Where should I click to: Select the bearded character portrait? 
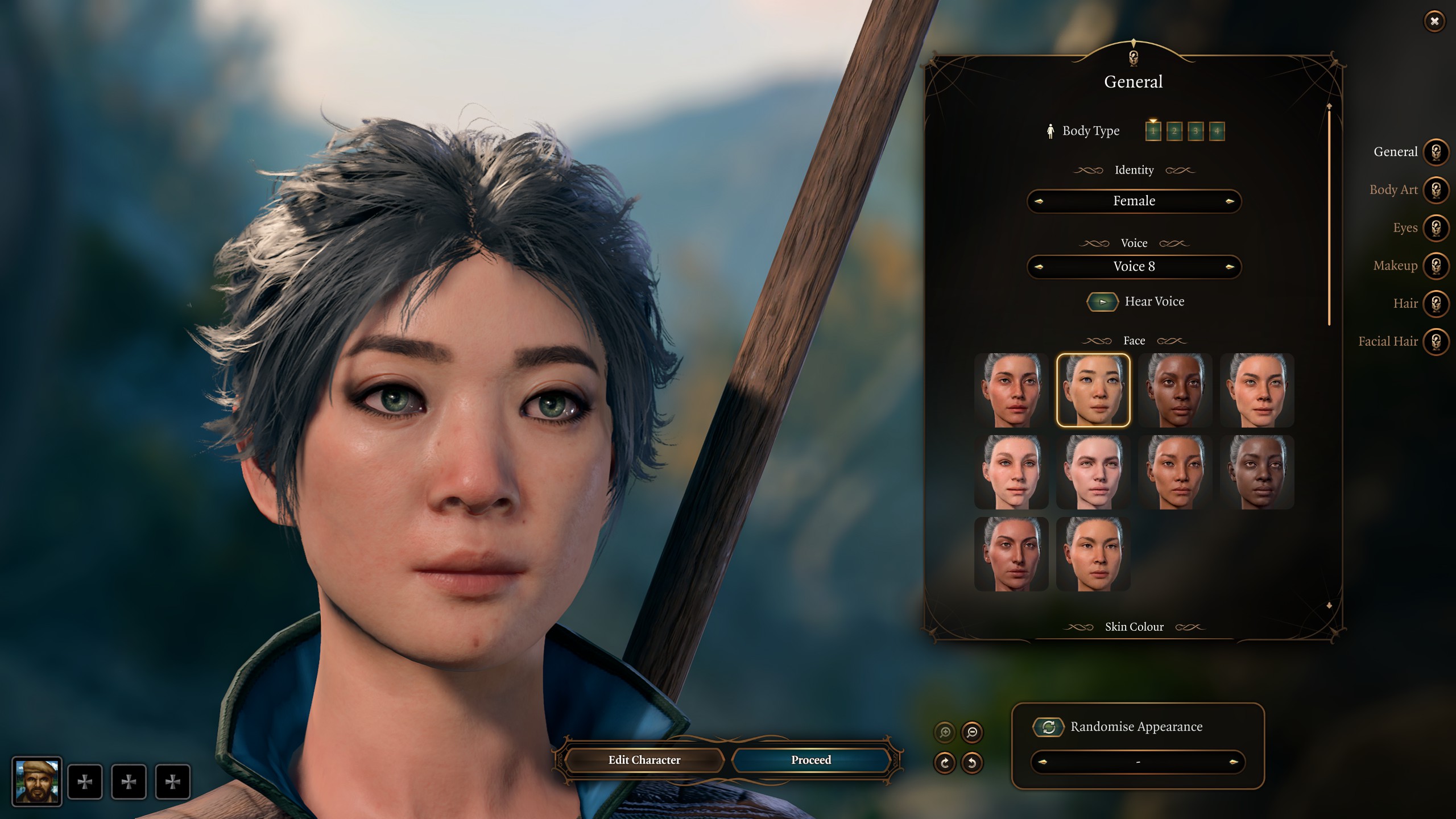coord(37,781)
